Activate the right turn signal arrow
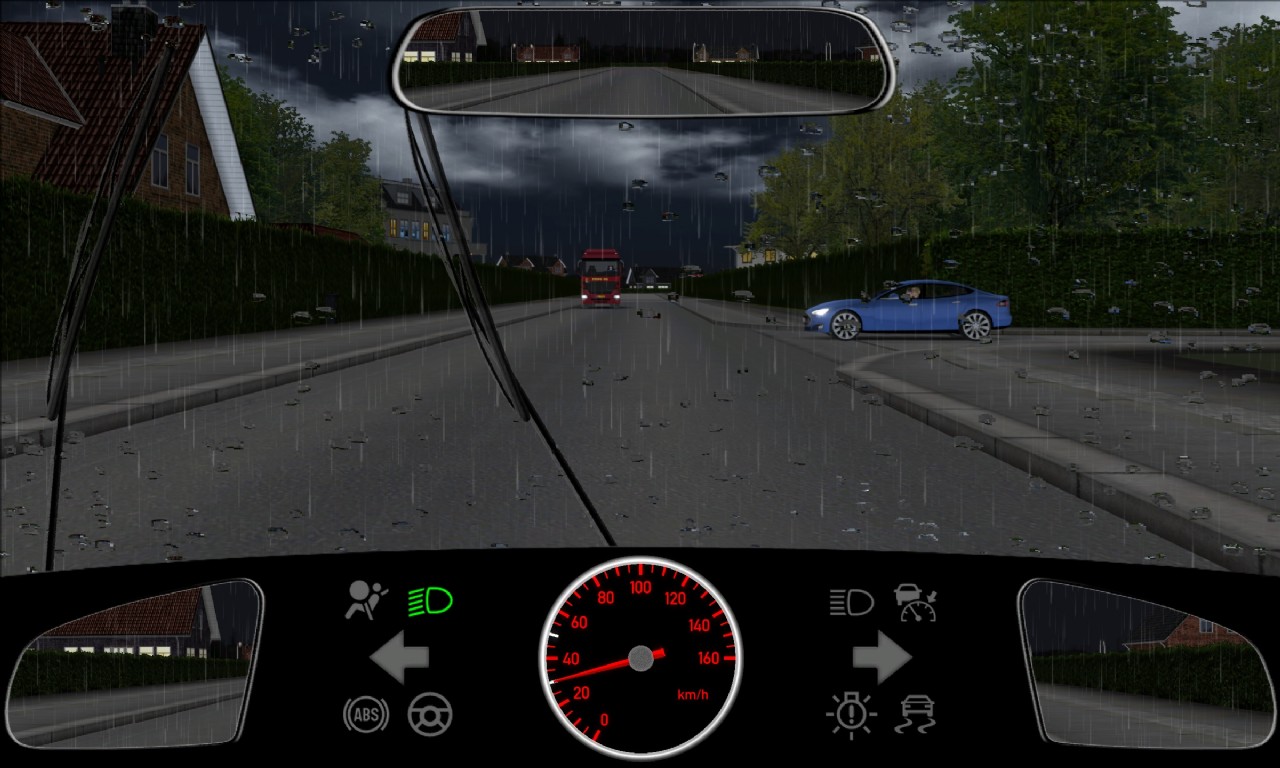This screenshot has height=768, width=1280. [881, 658]
